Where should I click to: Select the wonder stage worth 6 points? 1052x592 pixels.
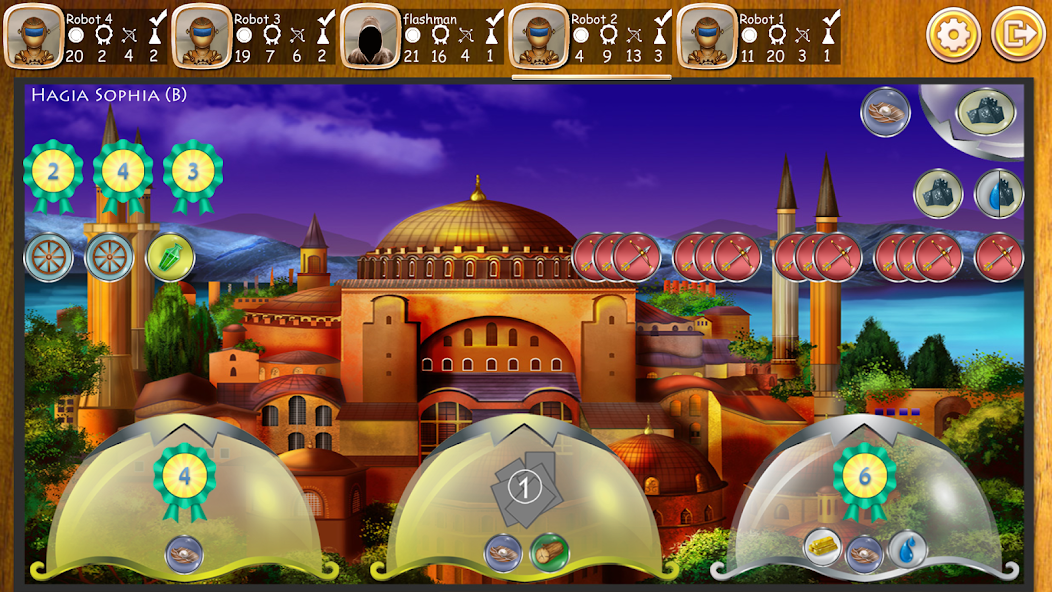(x=865, y=500)
